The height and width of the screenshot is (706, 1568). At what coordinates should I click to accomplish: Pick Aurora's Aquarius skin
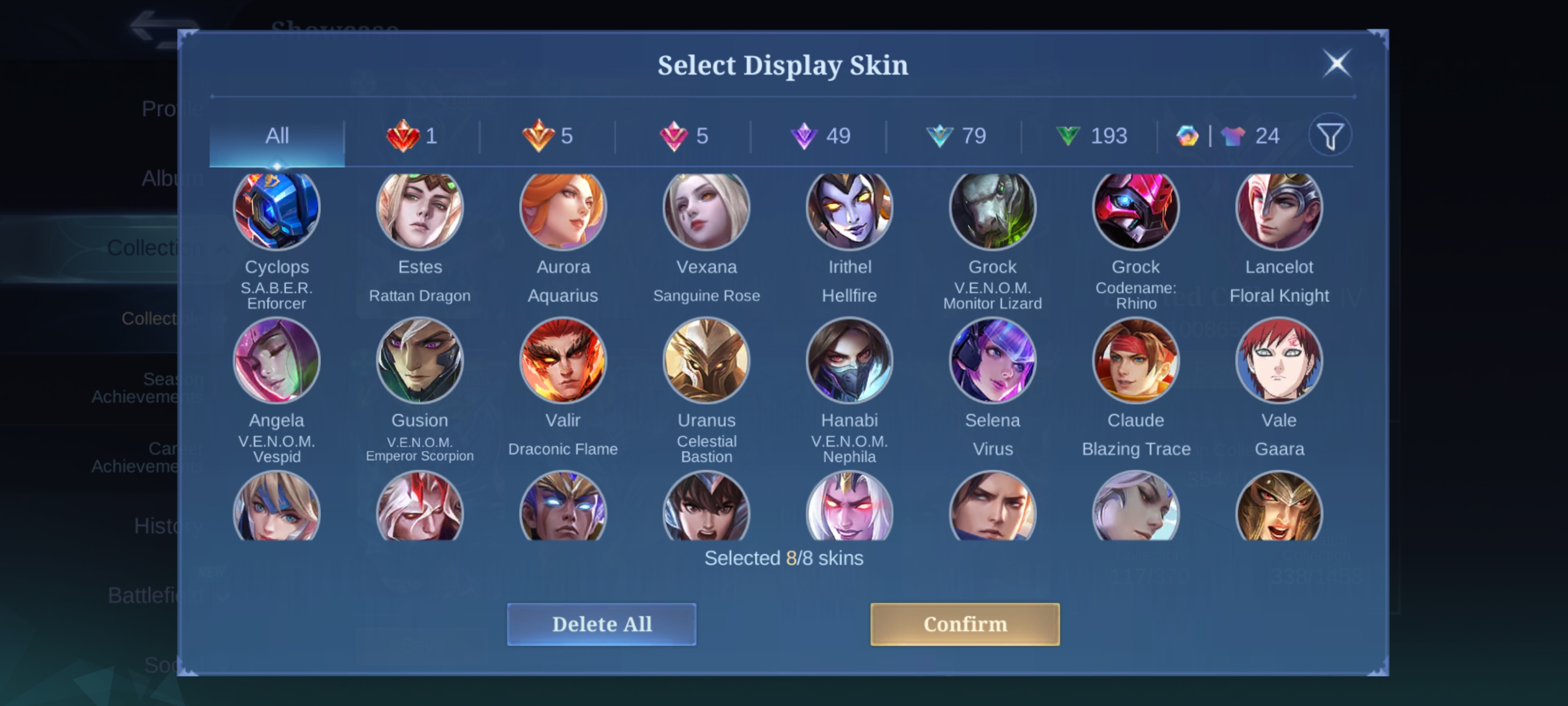pos(563,209)
